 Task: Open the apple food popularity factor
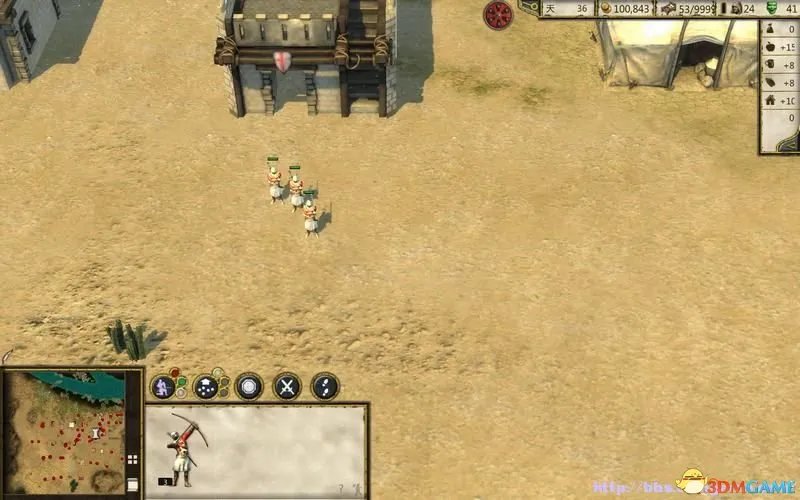point(770,46)
